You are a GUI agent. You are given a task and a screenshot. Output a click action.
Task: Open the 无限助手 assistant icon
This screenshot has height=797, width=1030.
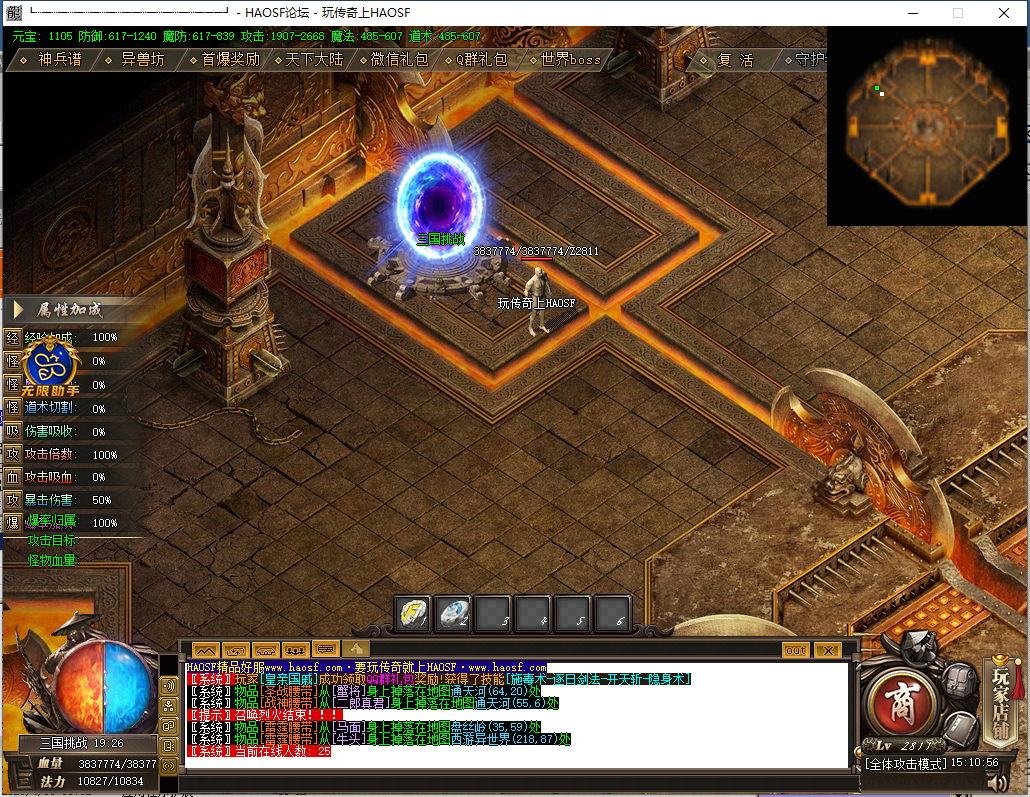[51, 365]
